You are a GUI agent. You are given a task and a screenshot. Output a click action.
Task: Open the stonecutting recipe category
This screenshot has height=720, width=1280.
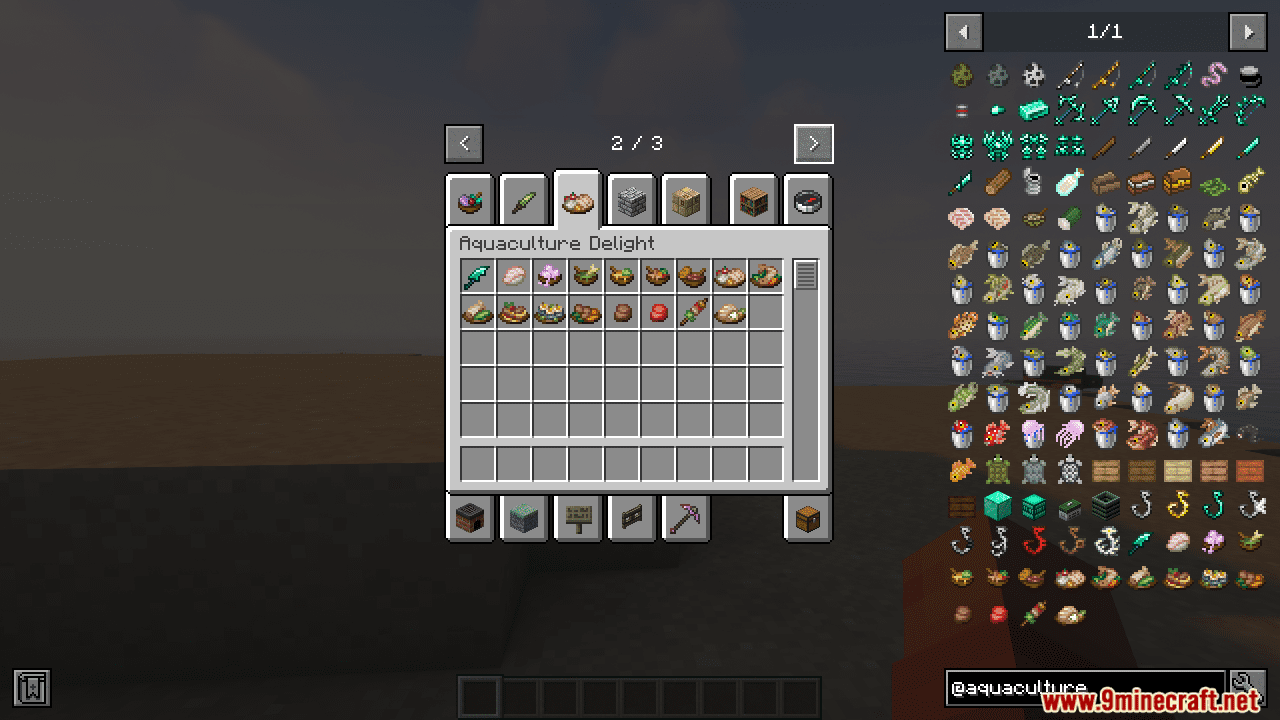[x=632, y=200]
